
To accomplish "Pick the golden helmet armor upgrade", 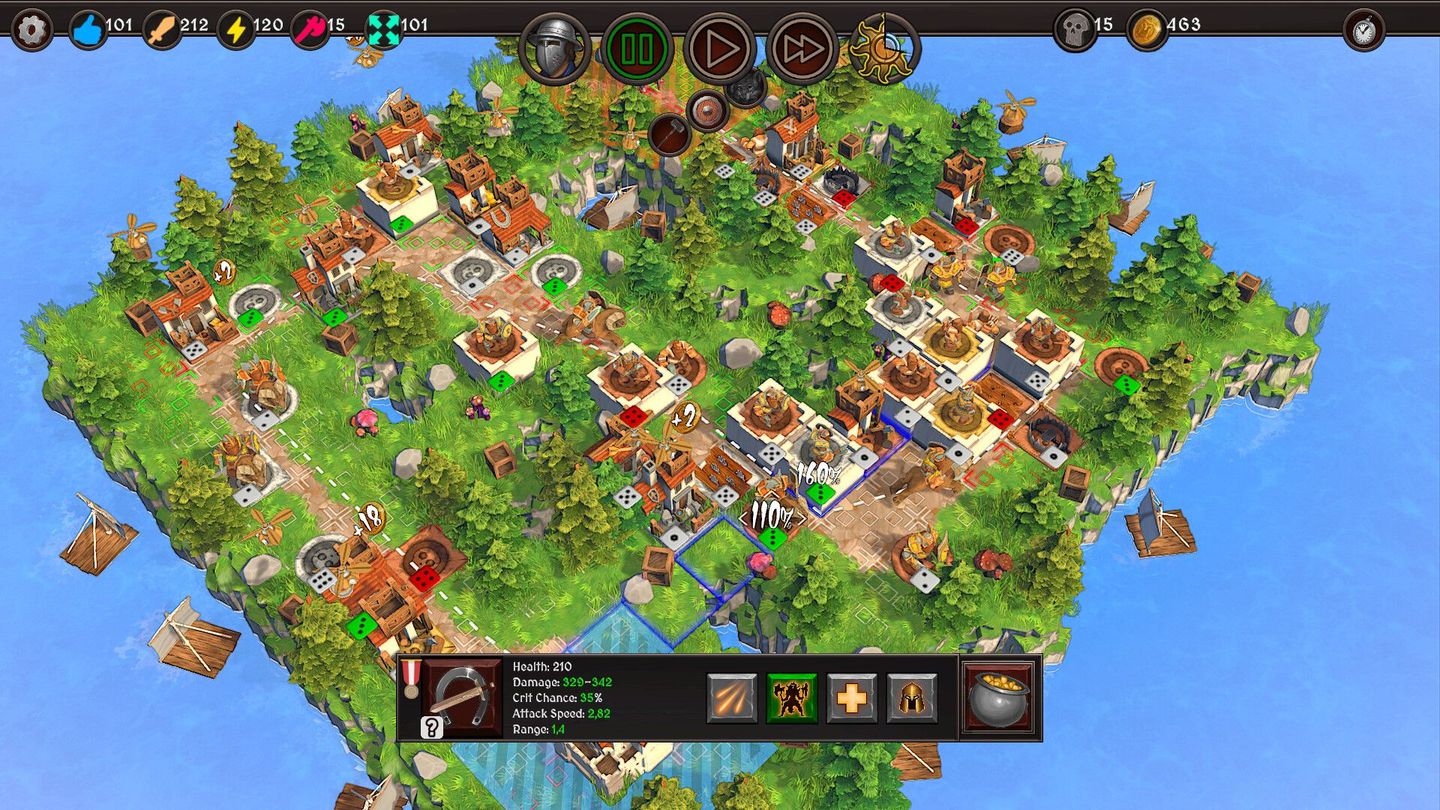I will point(912,698).
